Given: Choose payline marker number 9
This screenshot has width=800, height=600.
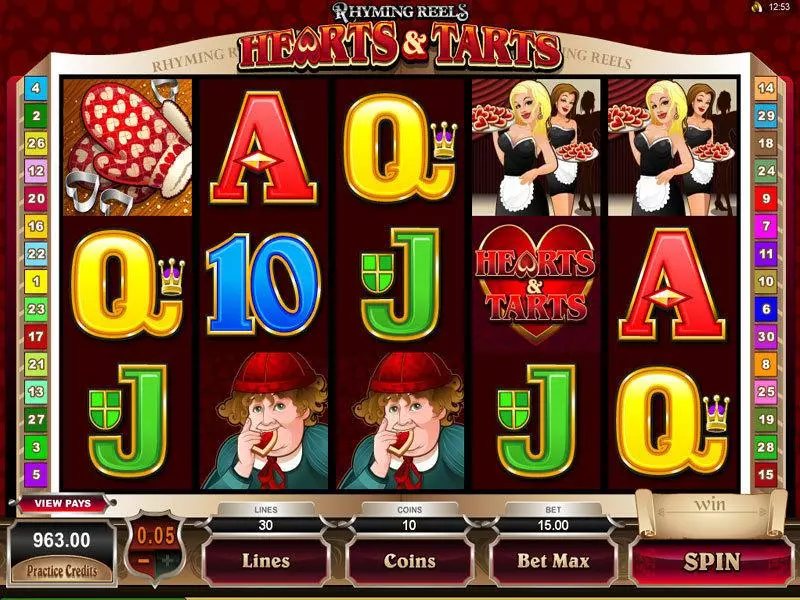Looking at the screenshot, I should point(766,199).
